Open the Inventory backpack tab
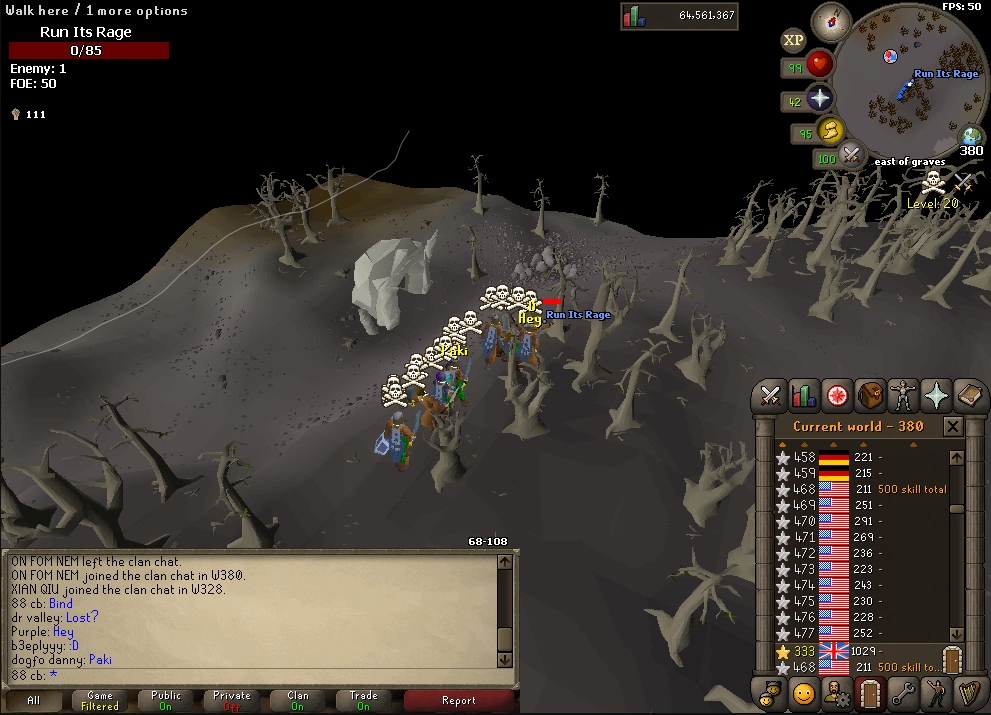Screen dimensions: 991x715 [870, 394]
